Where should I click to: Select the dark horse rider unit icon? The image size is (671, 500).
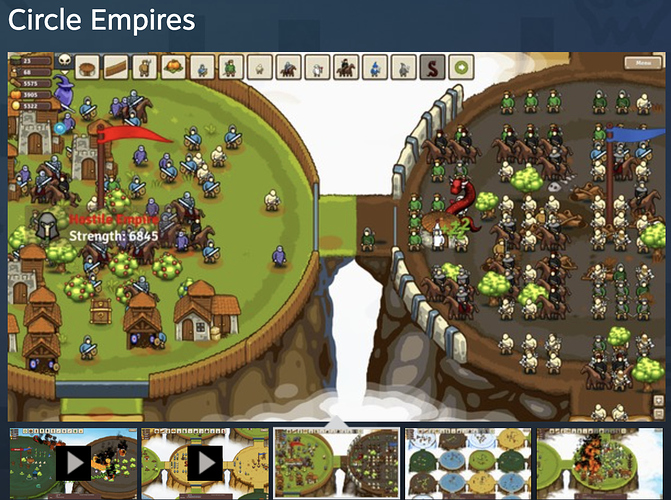tap(346, 68)
